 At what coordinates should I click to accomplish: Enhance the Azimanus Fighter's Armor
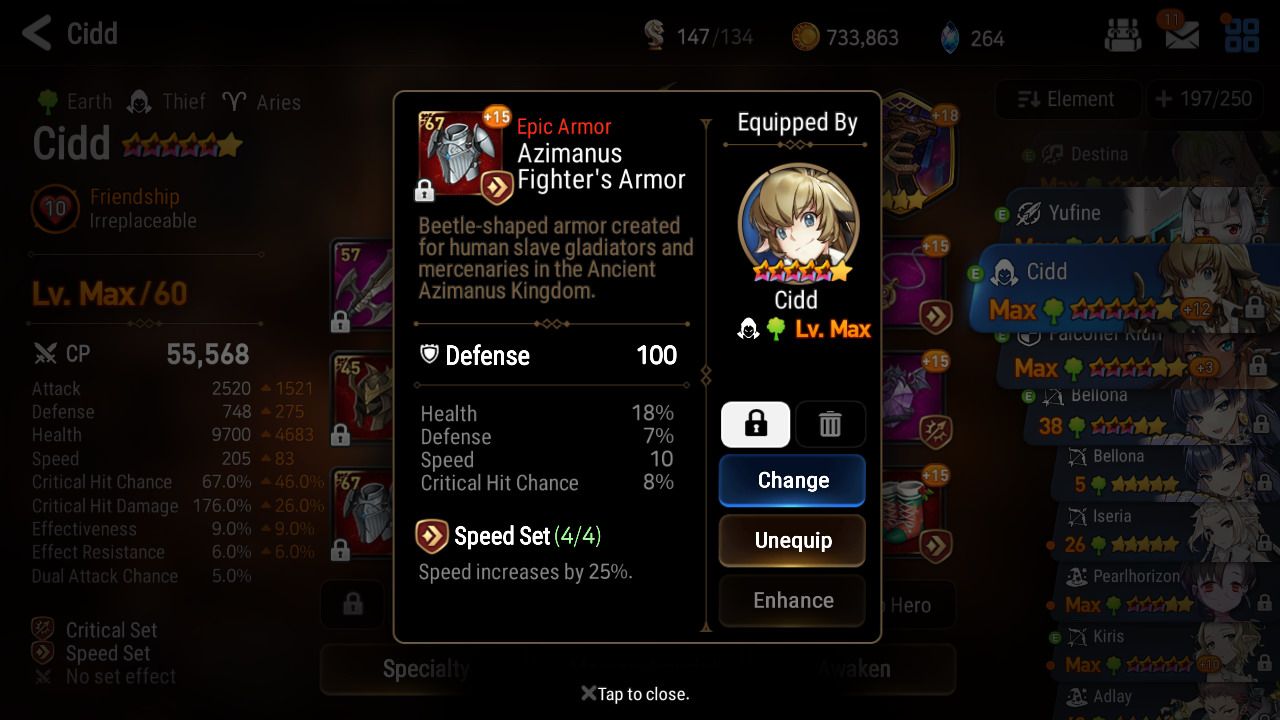pos(792,601)
